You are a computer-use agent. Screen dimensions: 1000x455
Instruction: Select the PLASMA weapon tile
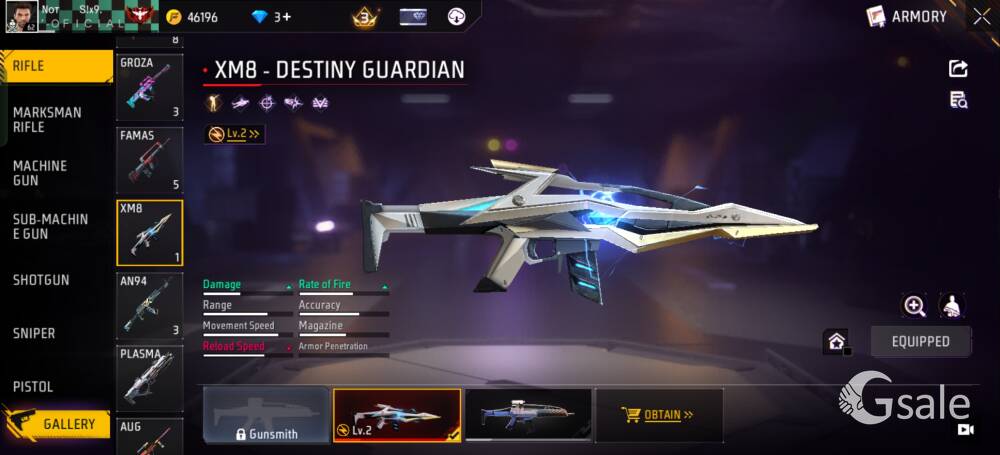(x=150, y=377)
